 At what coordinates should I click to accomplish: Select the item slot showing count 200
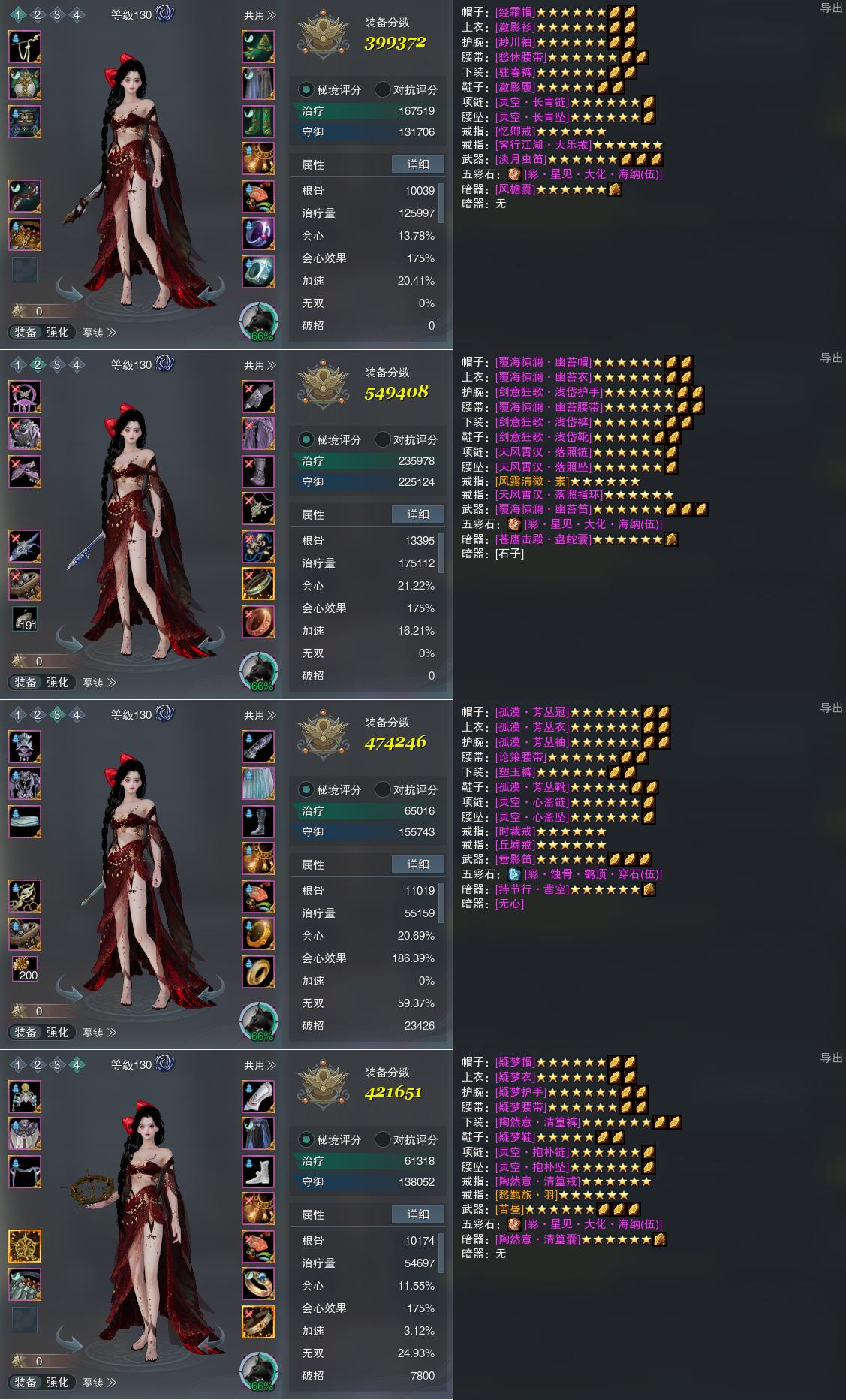25,969
